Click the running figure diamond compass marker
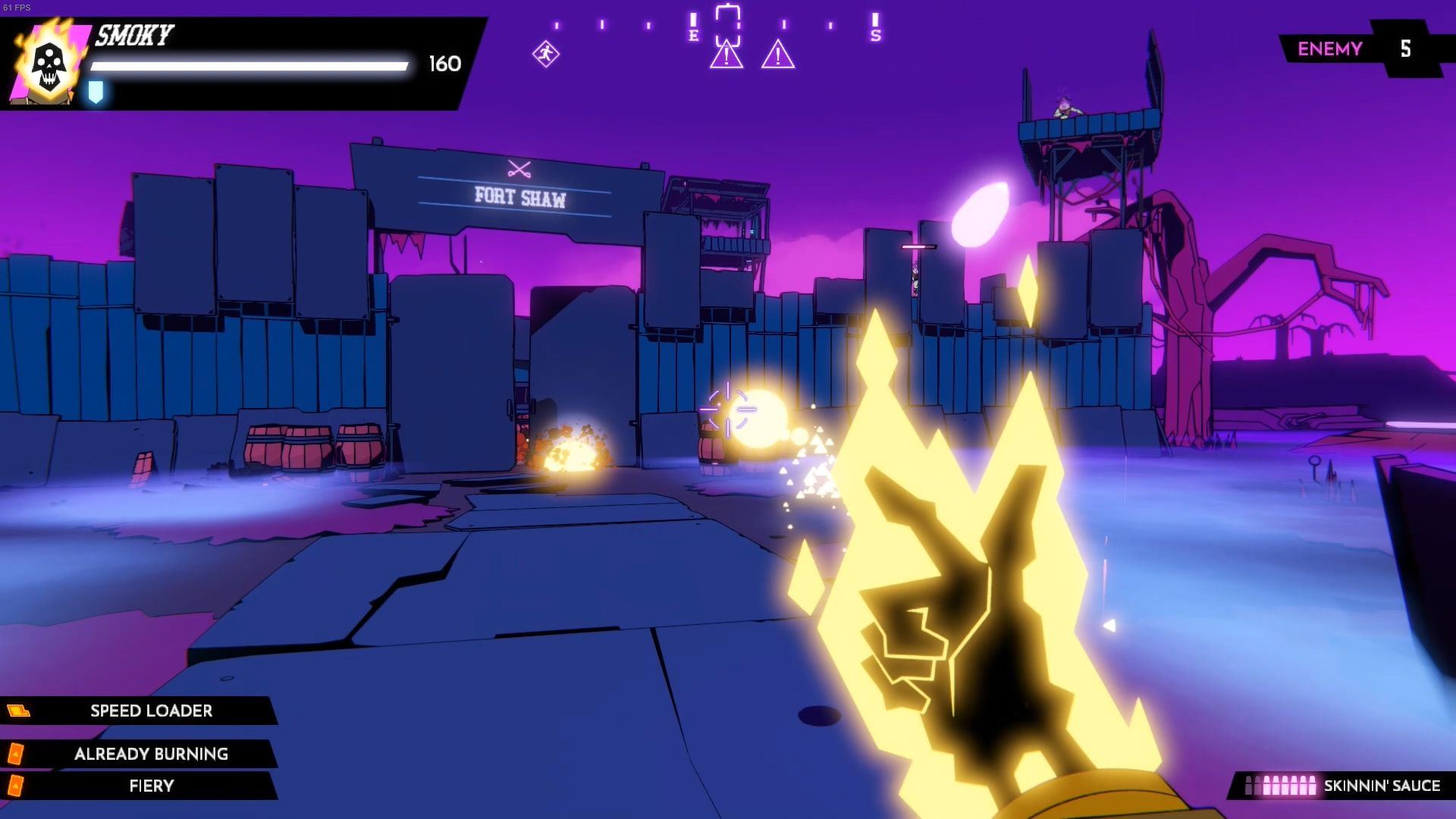1456x819 pixels. (x=545, y=54)
